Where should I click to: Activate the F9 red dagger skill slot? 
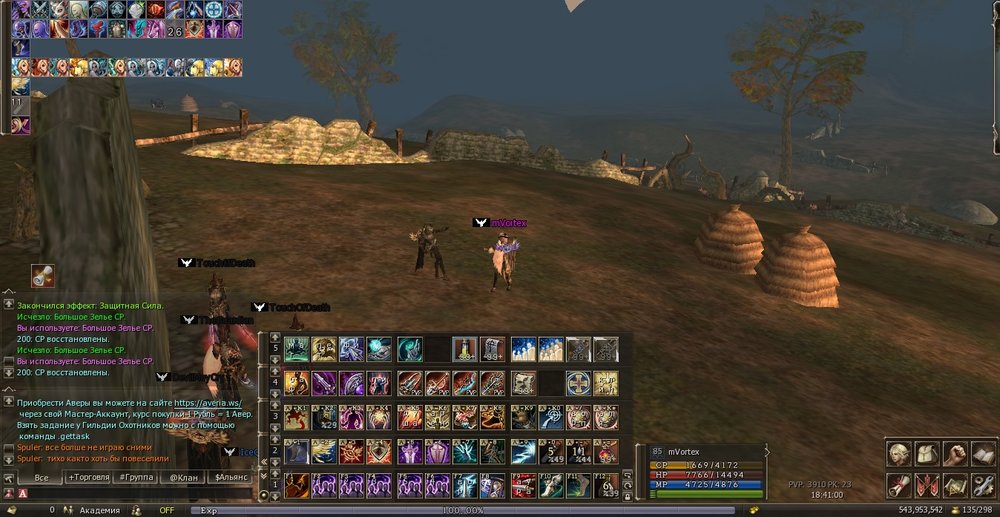[x=522, y=486]
